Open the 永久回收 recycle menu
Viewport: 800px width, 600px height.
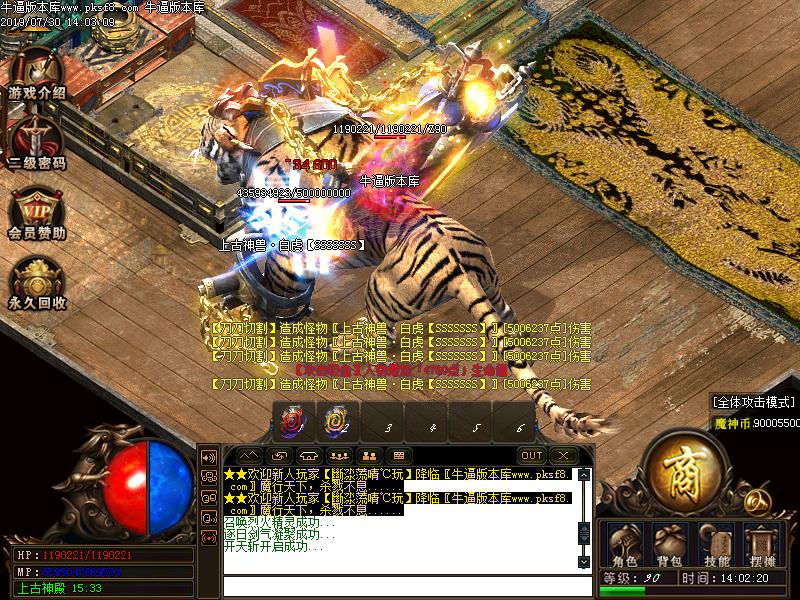36,284
